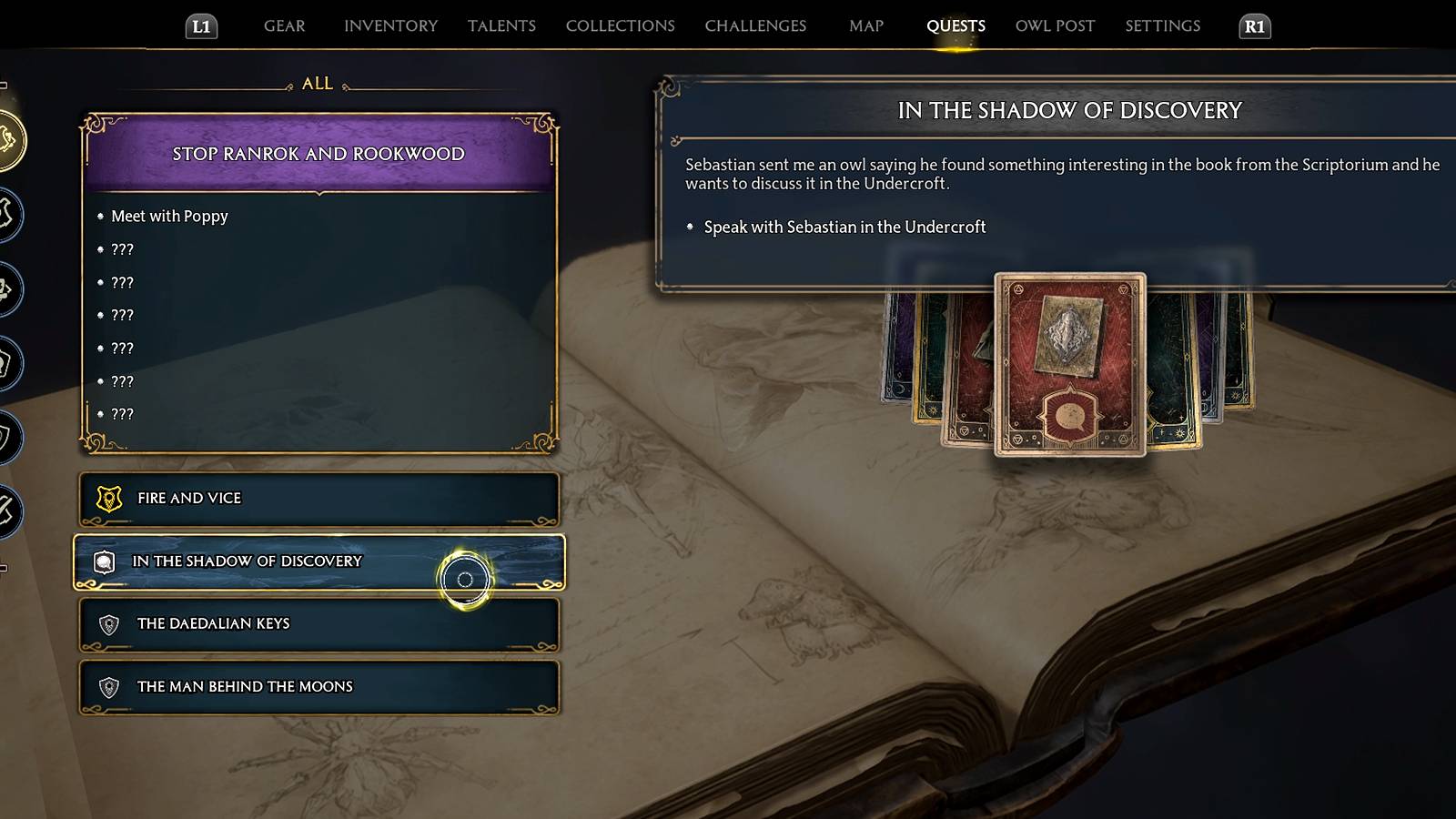This screenshot has height=819, width=1456.
Task: Open the OWL POST menu
Action: pos(1054,25)
